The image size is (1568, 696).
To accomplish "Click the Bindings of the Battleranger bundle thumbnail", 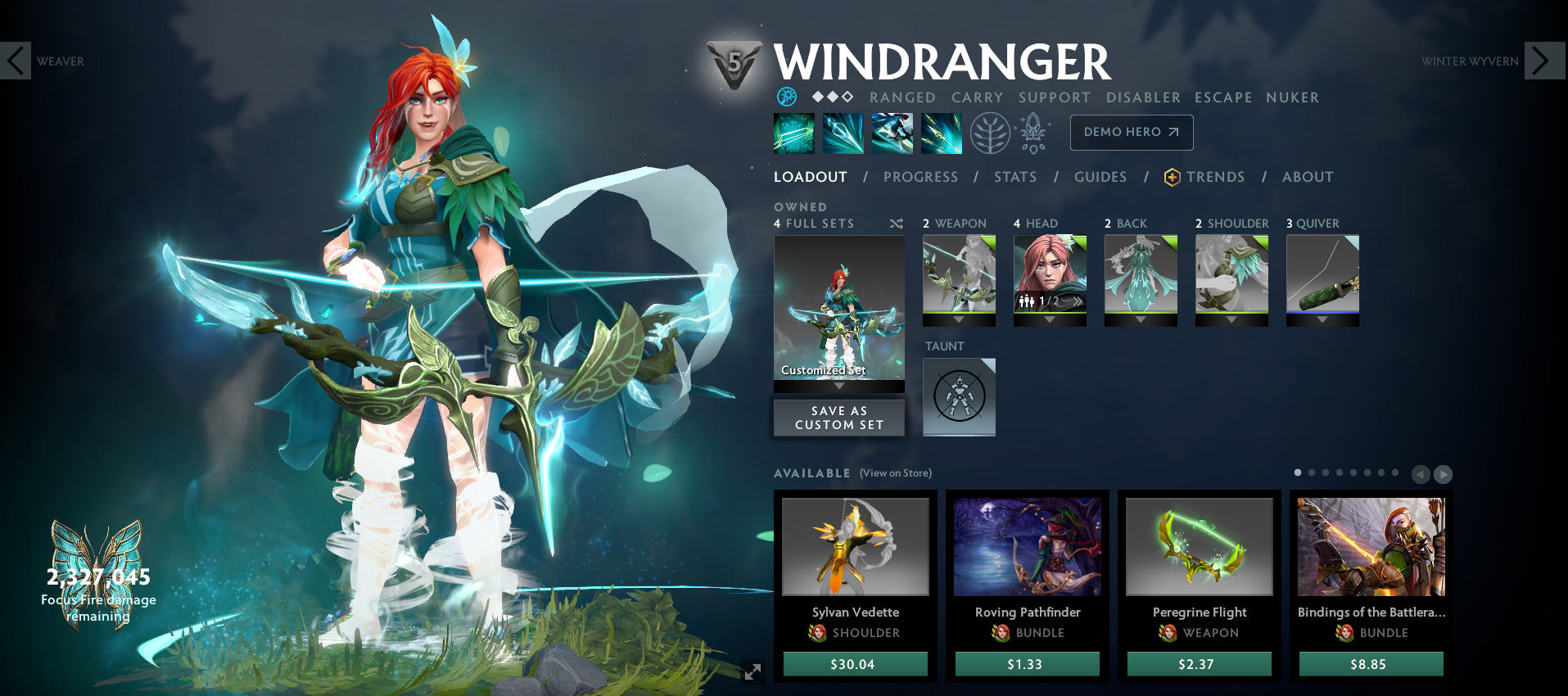I will [1370, 547].
